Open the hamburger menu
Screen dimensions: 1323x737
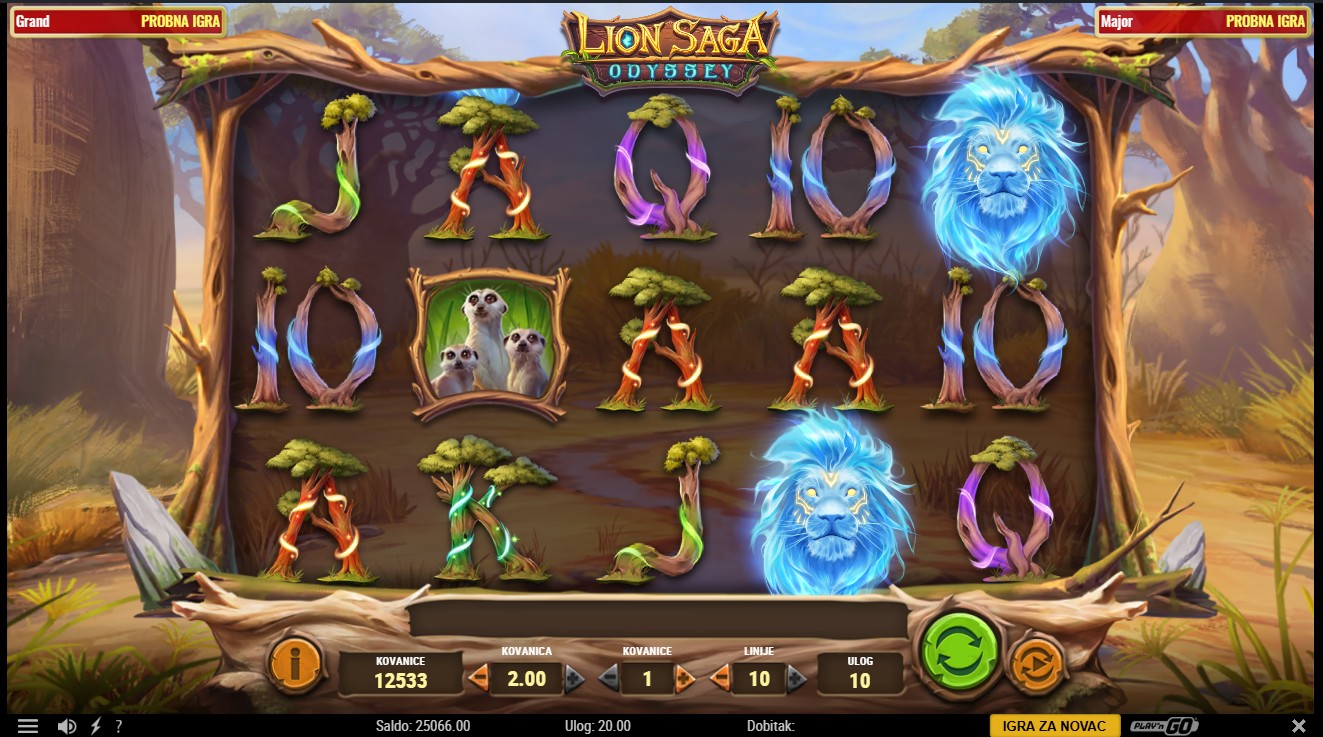(28, 726)
